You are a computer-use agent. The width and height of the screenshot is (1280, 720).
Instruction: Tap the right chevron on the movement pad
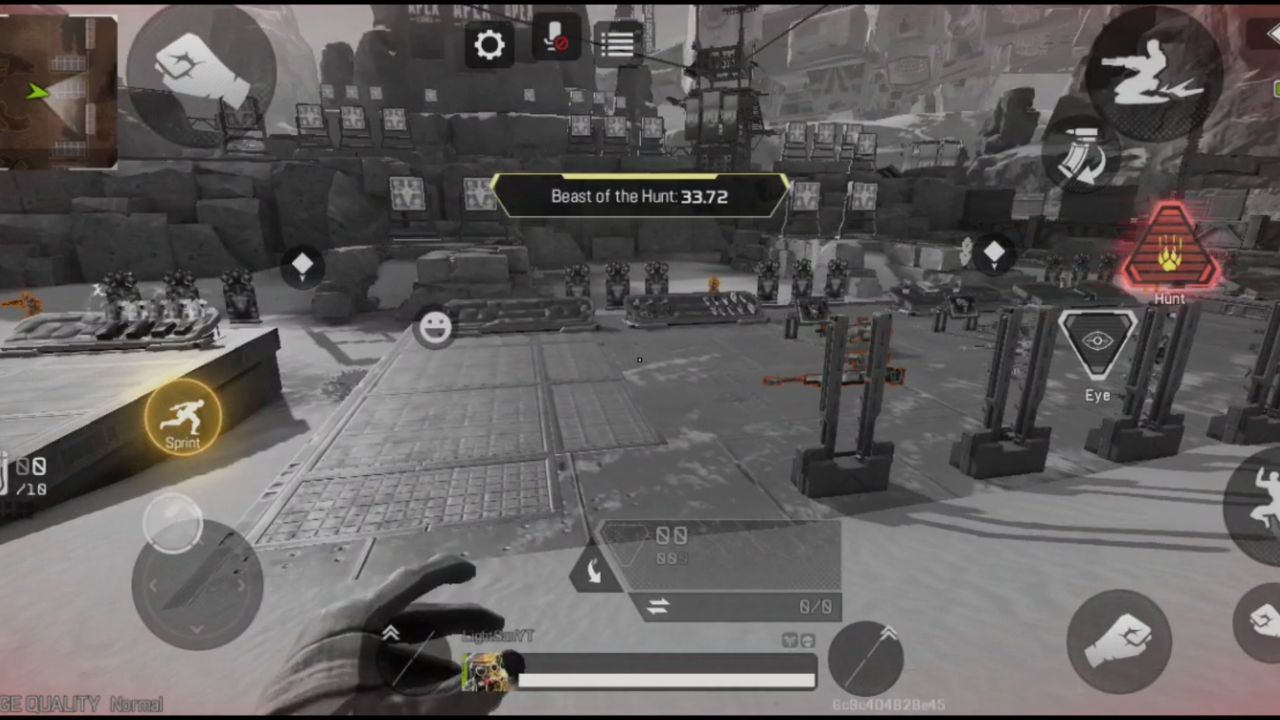pyautogui.click(x=240, y=585)
